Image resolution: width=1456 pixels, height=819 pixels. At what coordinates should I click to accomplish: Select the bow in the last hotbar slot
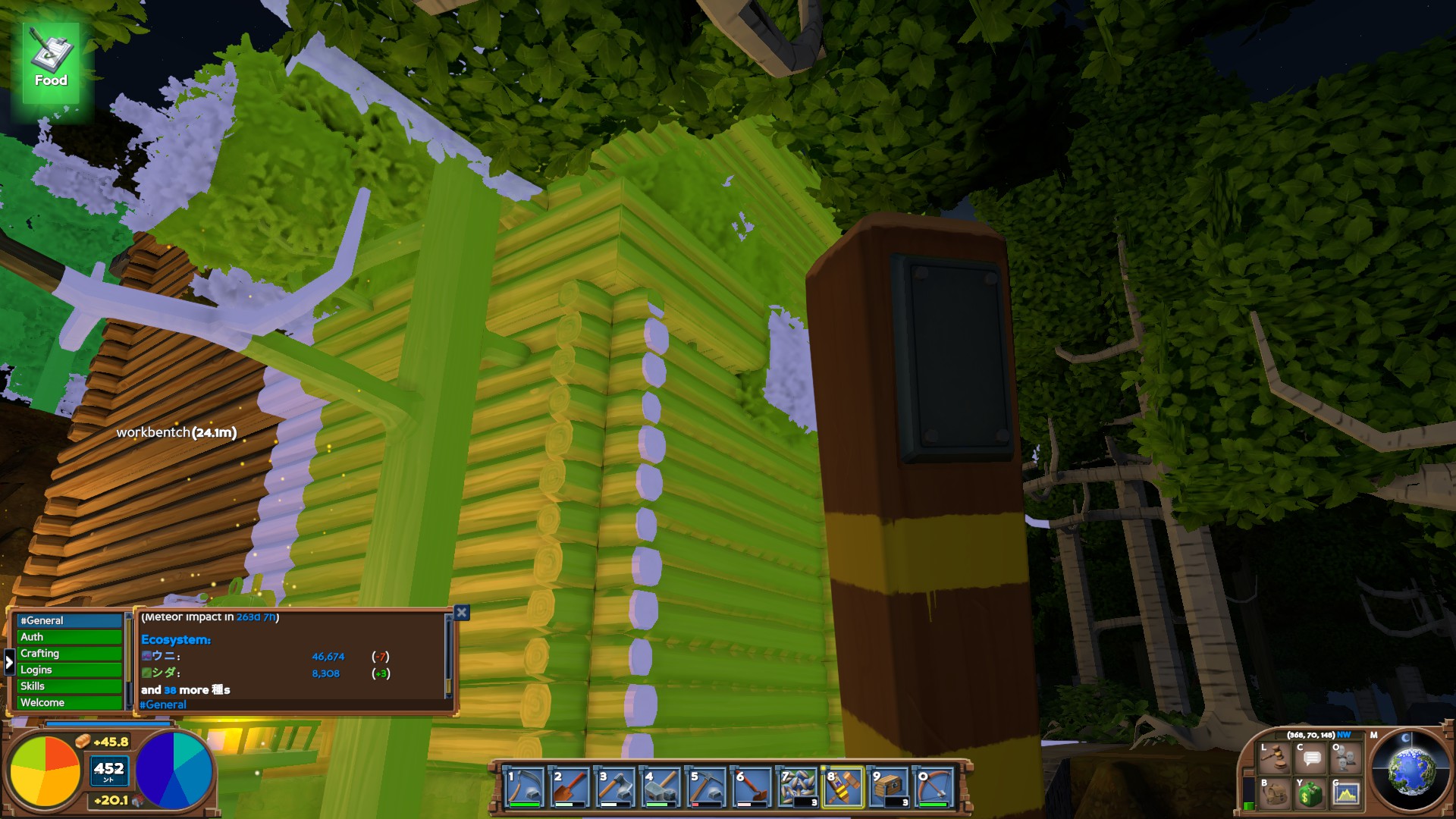click(x=934, y=786)
